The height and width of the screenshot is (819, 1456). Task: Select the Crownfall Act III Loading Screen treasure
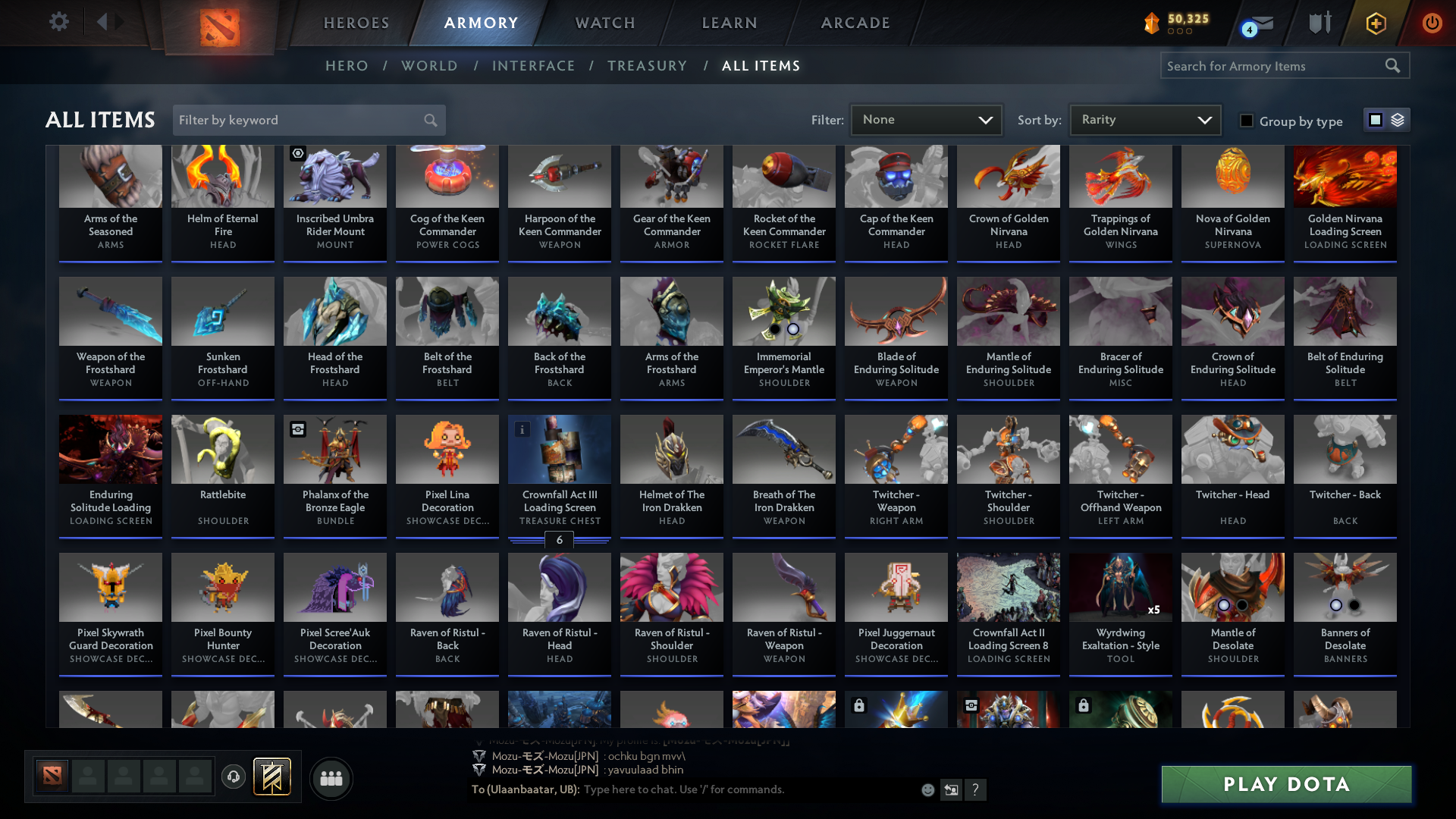[x=559, y=449]
